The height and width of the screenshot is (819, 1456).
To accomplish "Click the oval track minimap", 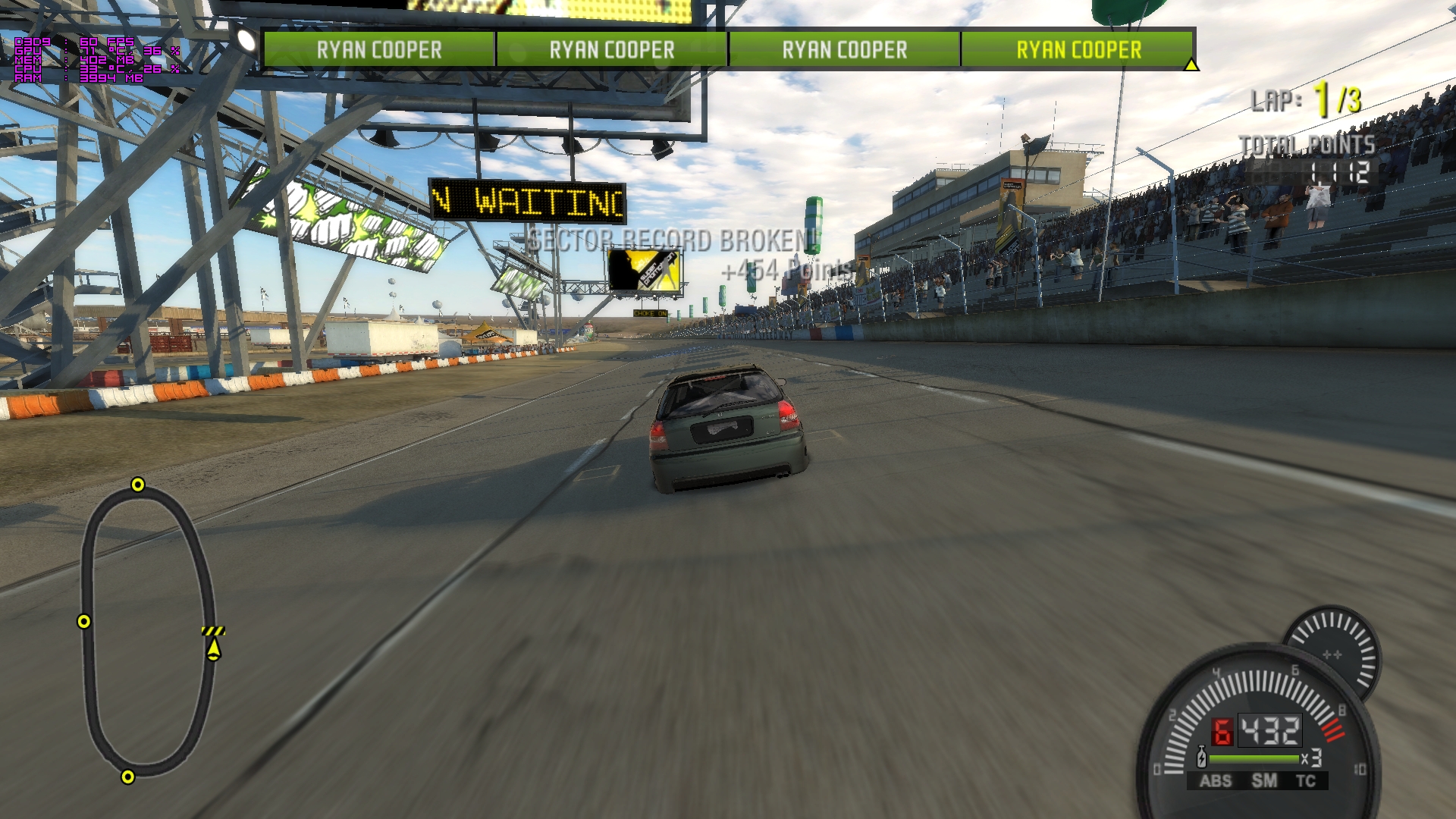I will [147, 631].
